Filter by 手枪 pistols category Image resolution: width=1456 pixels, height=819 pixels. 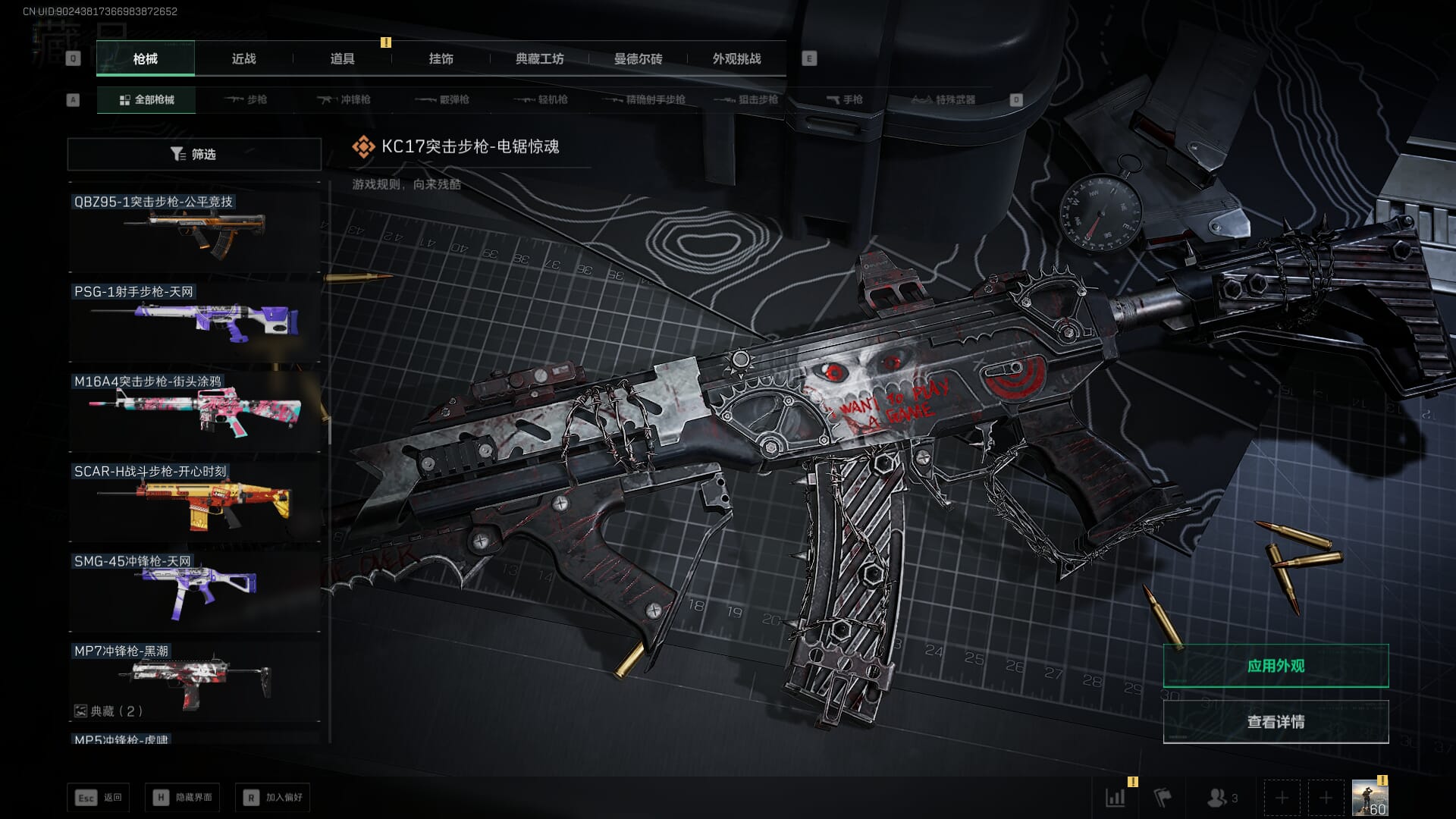click(x=844, y=100)
